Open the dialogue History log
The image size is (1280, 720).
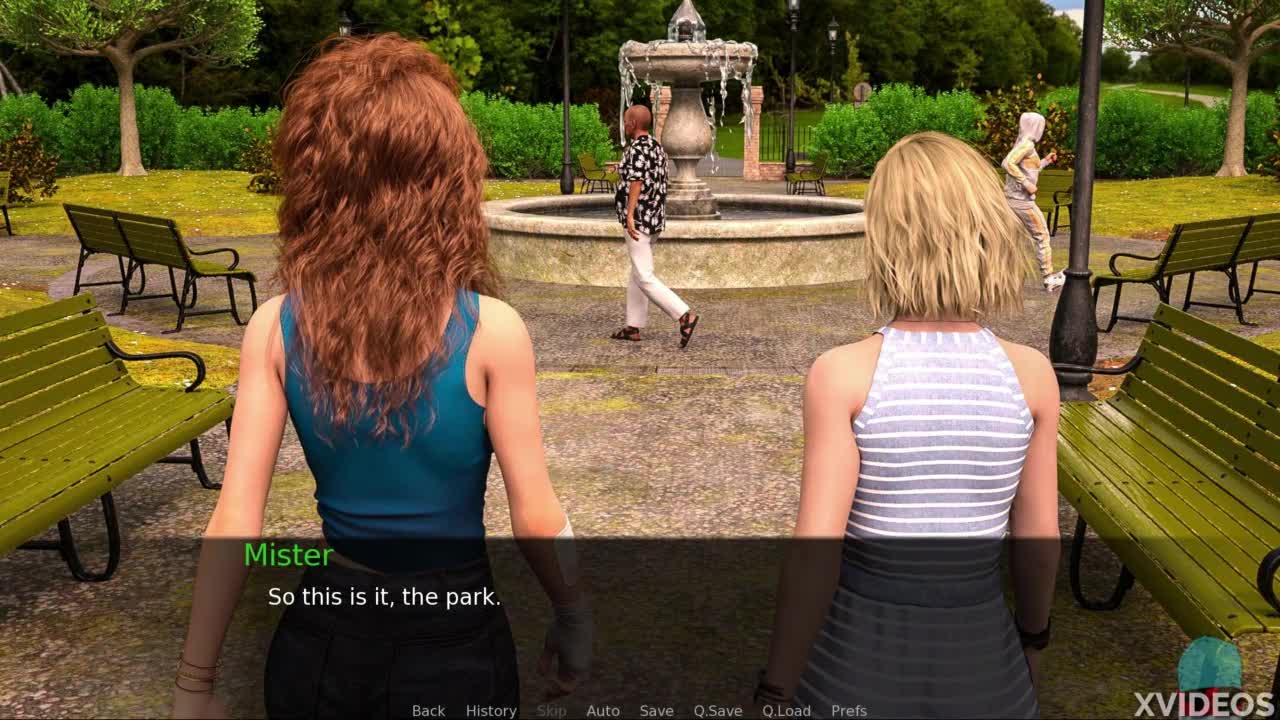click(x=491, y=711)
